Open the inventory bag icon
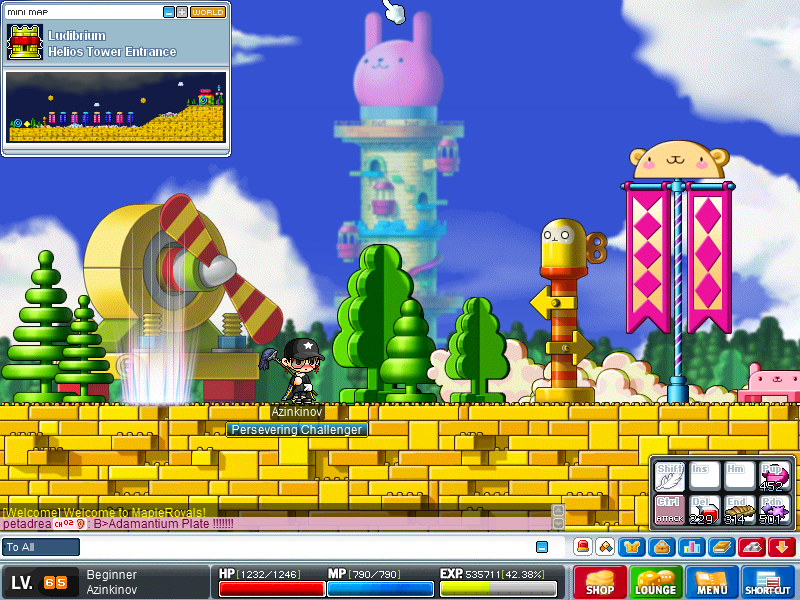This screenshot has width=800, height=600. [661, 547]
